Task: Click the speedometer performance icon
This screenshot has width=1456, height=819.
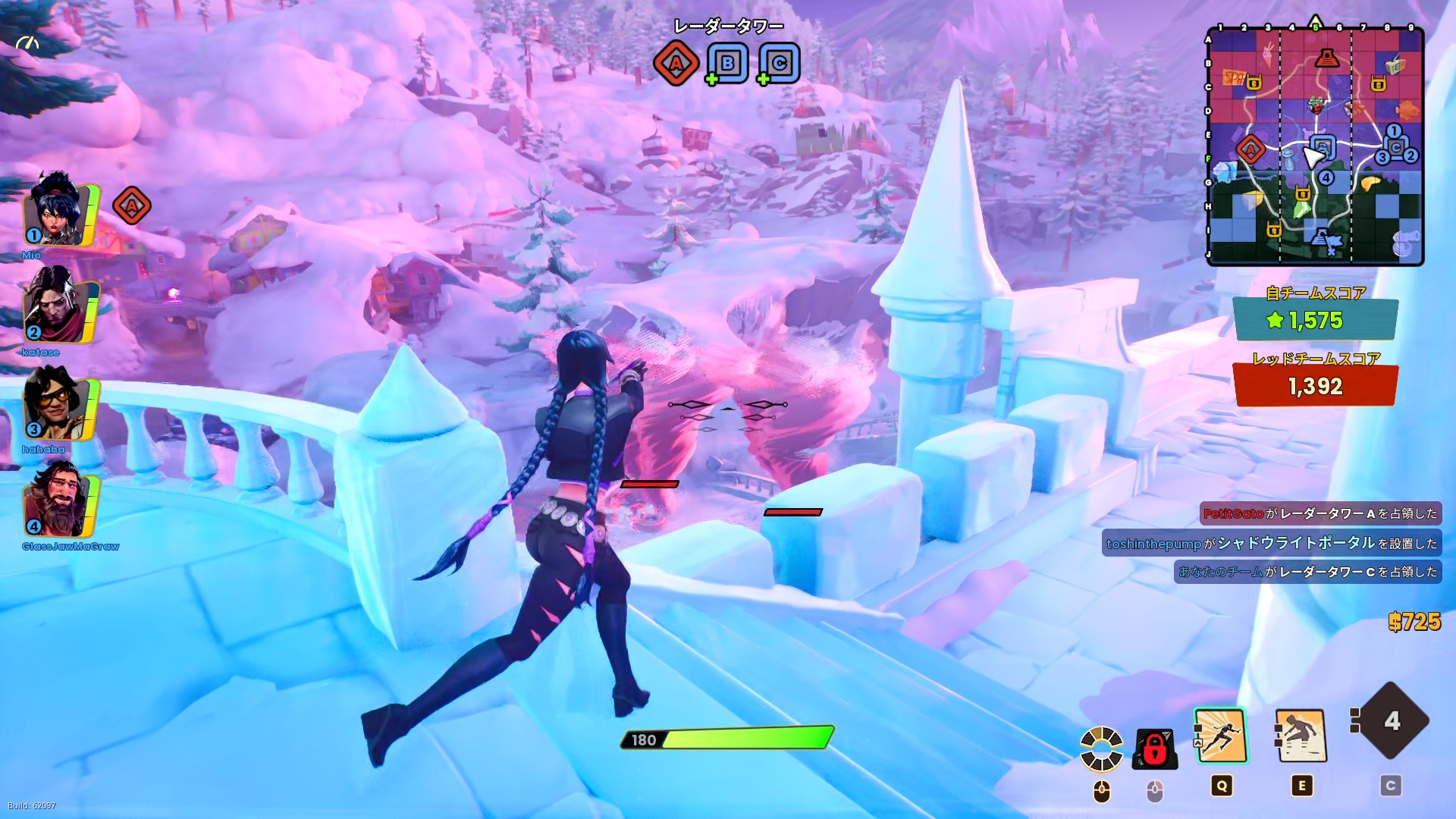Action: (27, 44)
